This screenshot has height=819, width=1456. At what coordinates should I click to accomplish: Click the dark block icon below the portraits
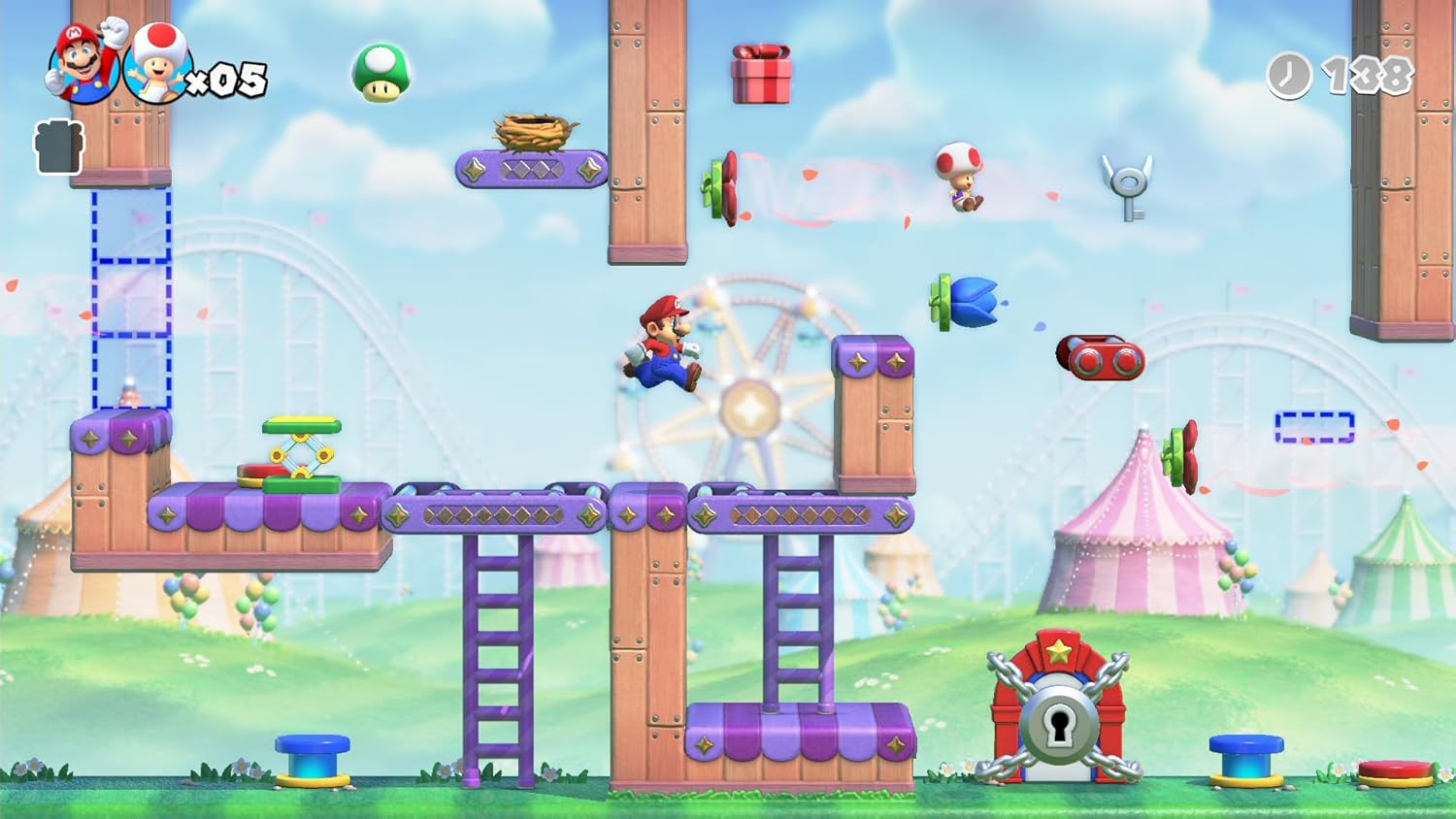point(57,146)
